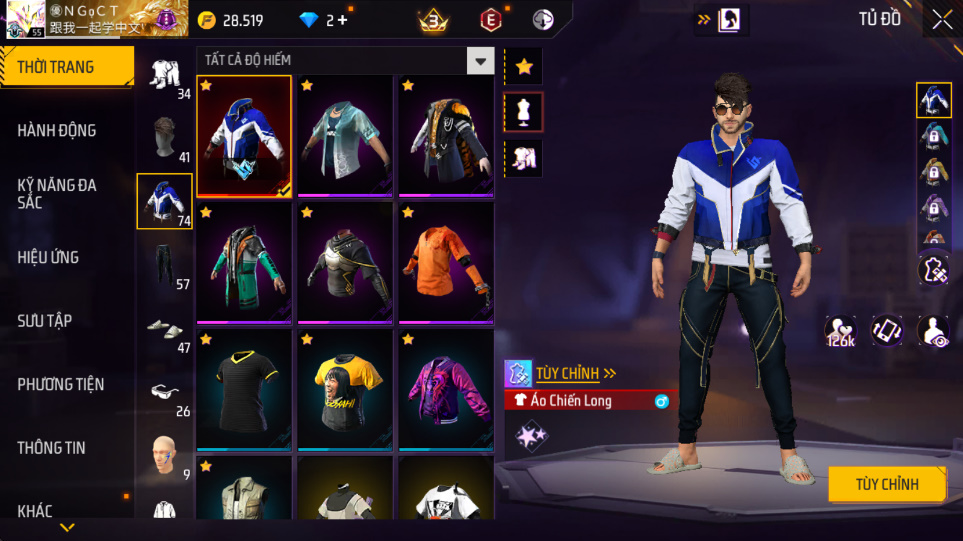Open the Thời Trang tab

pyautogui.click(x=66, y=68)
